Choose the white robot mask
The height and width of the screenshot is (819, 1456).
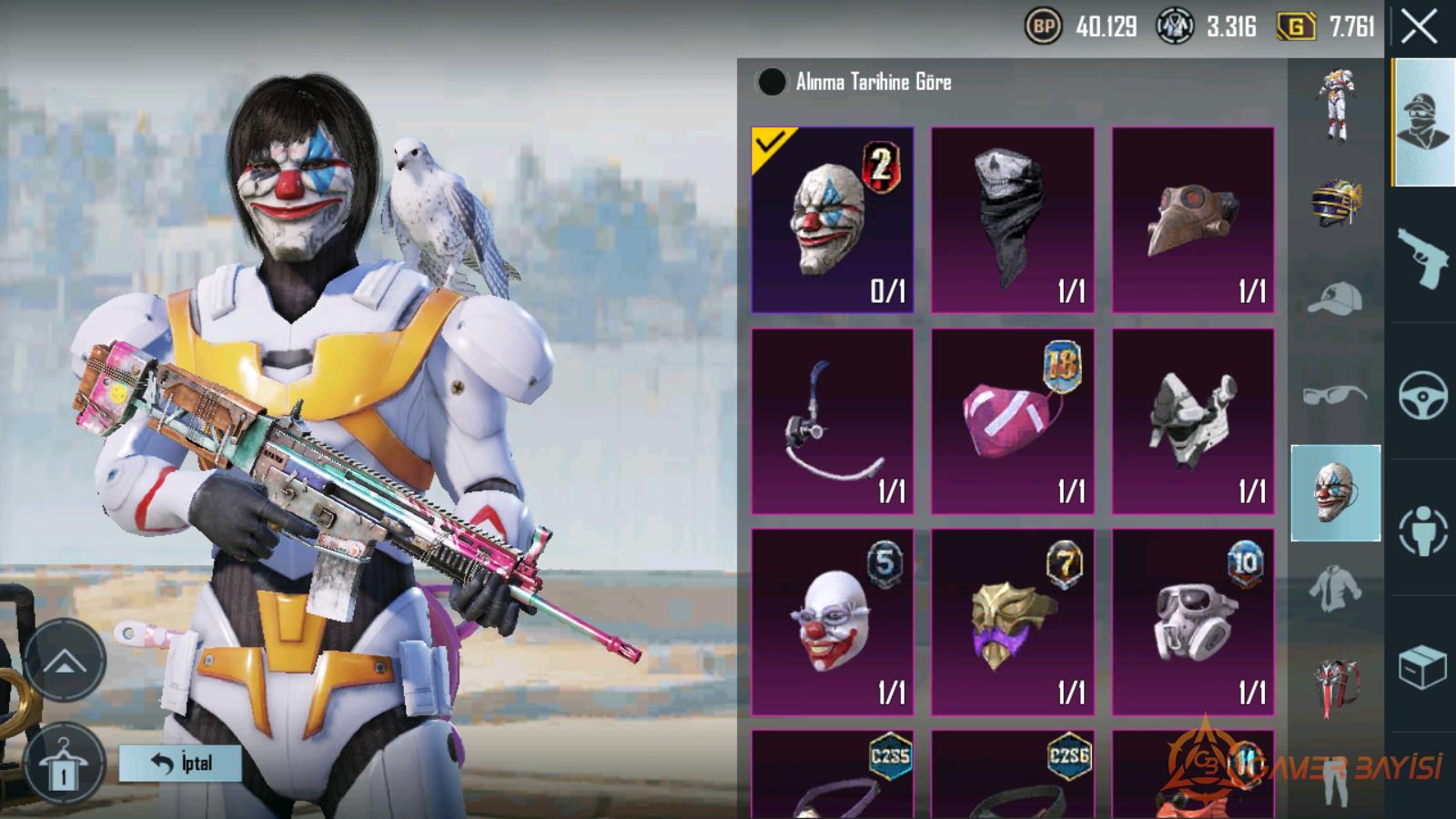point(1192,420)
